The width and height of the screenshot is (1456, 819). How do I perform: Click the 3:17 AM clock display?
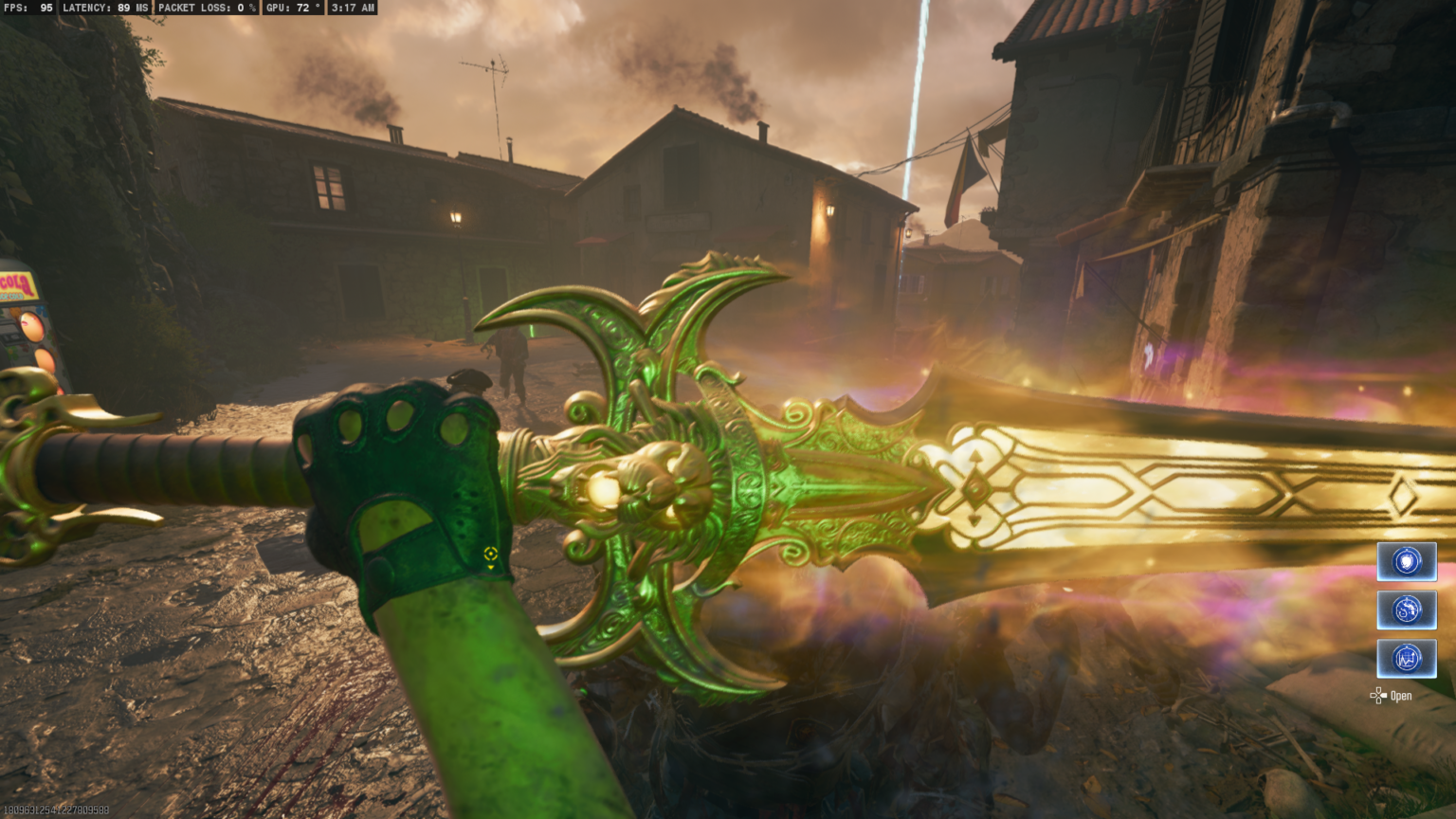[x=351, y=8]
